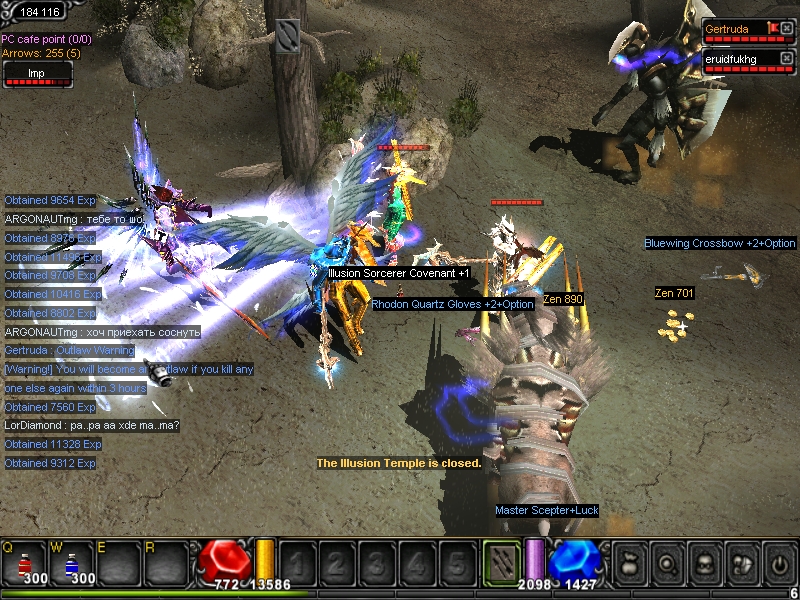Collect the Zen 701 drop label
800x600 pixels.
[x=674, y=293]
